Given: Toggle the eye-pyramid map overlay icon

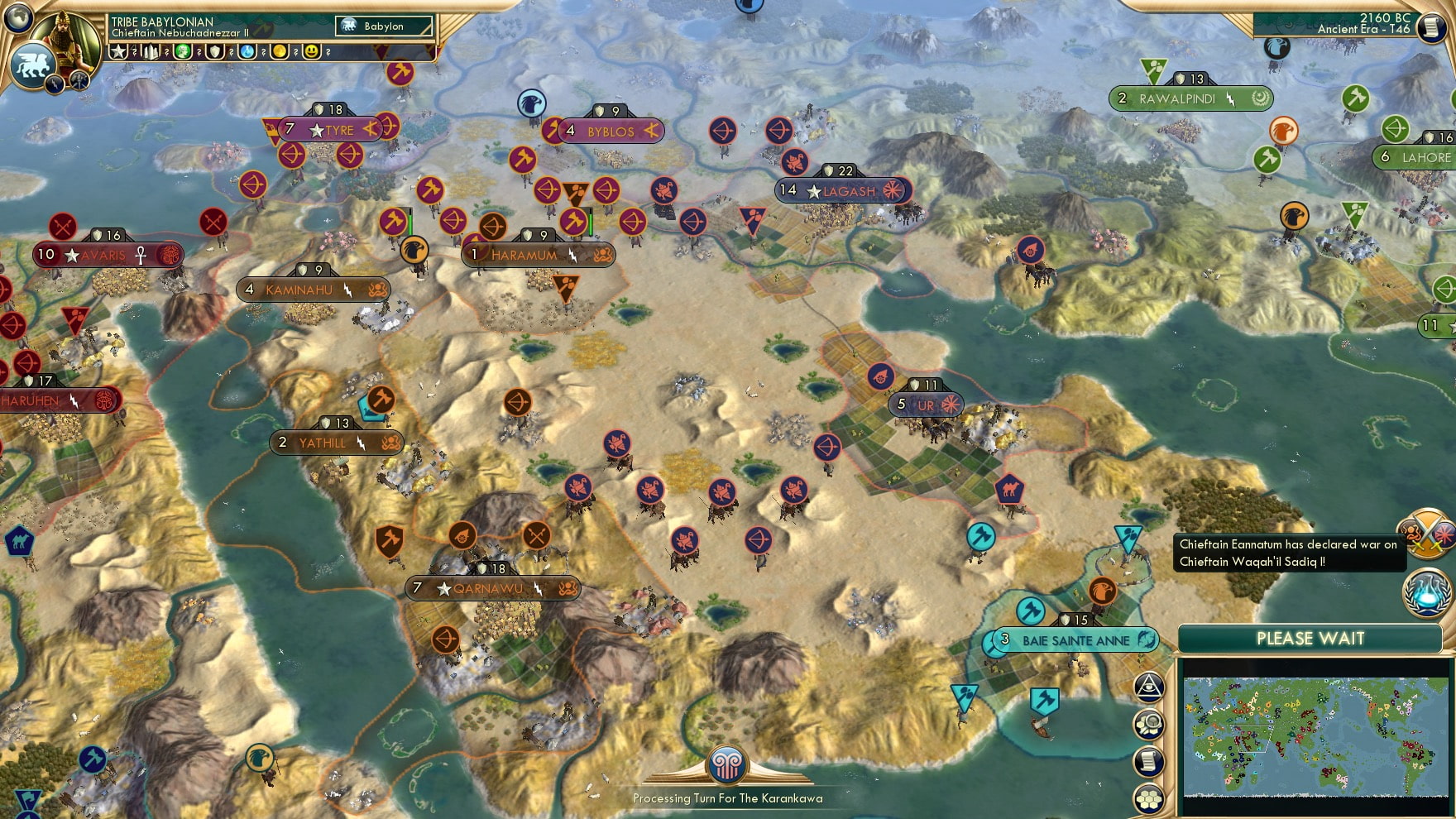Looking at the screenshot, I should click(1148, 687).
